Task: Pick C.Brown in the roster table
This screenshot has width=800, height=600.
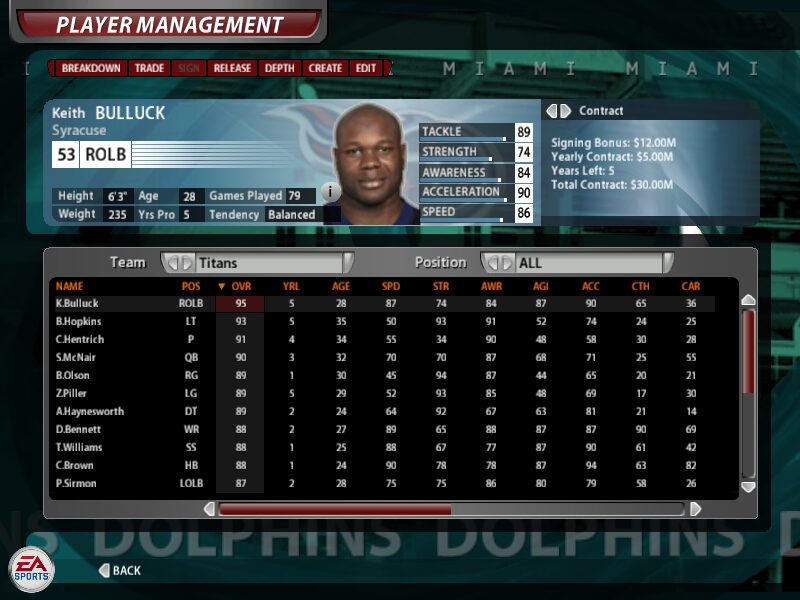Action: [75, 466]
